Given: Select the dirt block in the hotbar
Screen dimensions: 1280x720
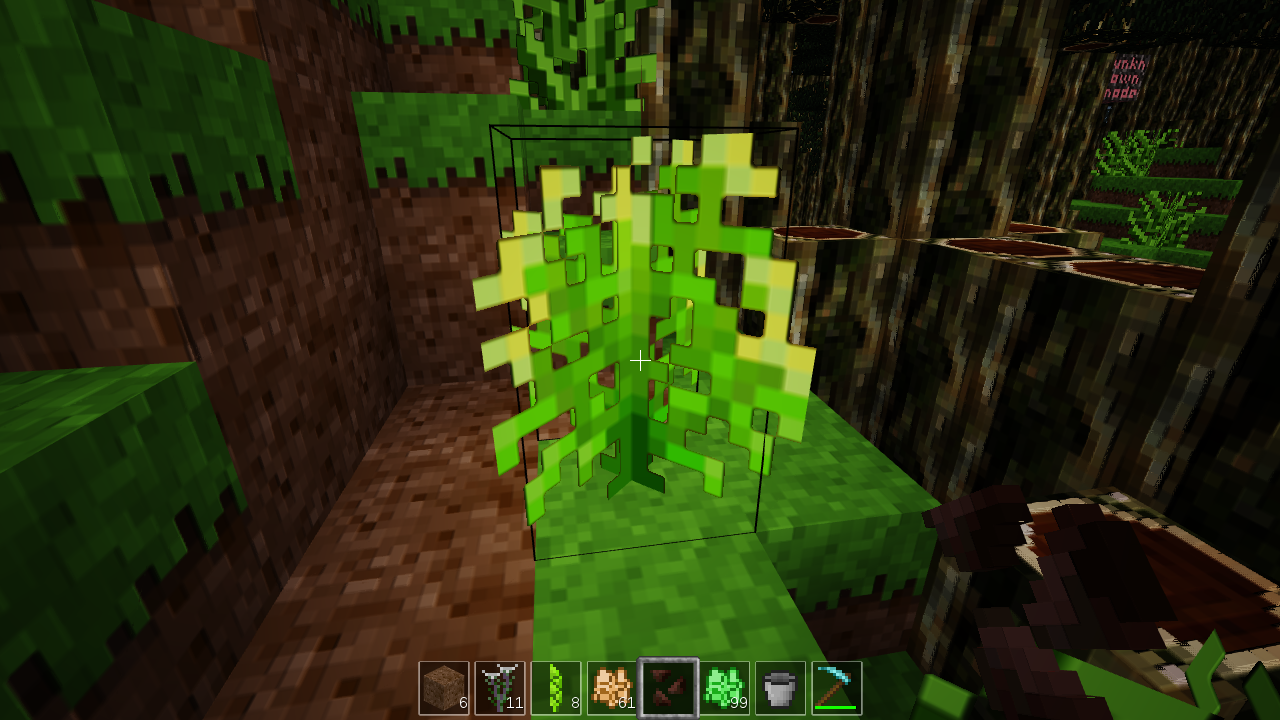Looking at the screenshot, I should [x=444, y=686].
